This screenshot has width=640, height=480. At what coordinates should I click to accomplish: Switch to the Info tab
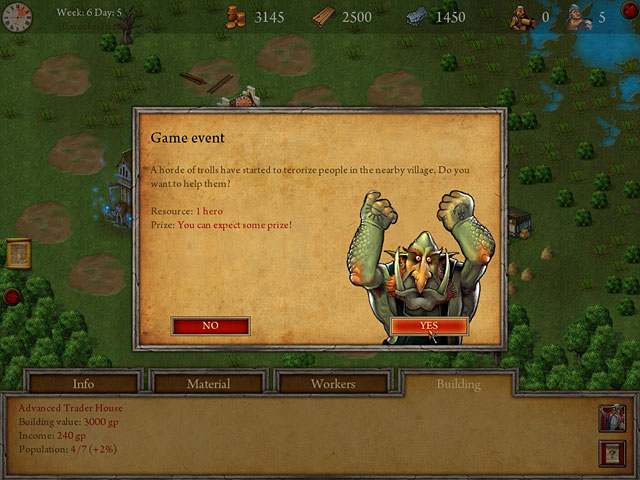(84, 384)
